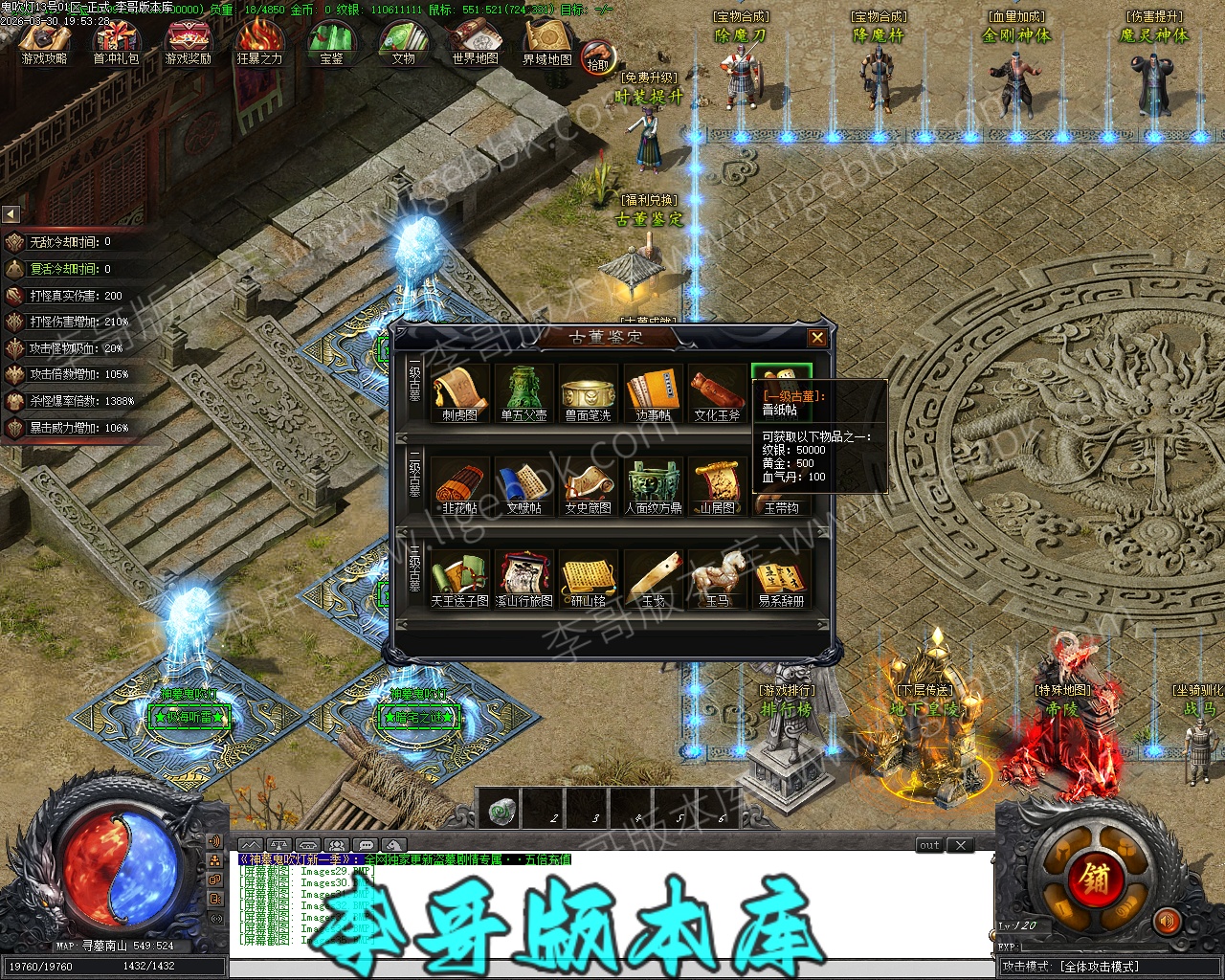Viewport: 1225px width, 980px height.
Task: Close the 古董鉴定 antique appraisal window
Action: [x=816, y=337]
